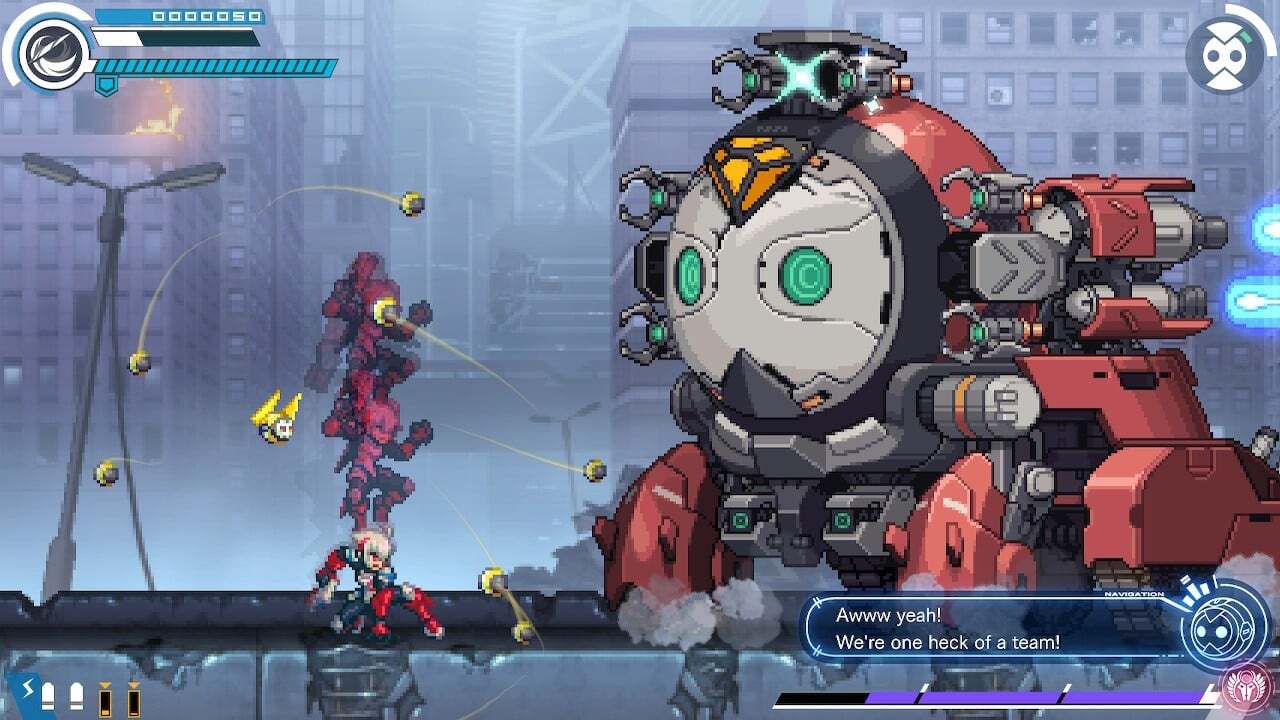Select the first white bullet ammo icon
The height and width of the screenshot is (720, 1280).
point(47,697)
